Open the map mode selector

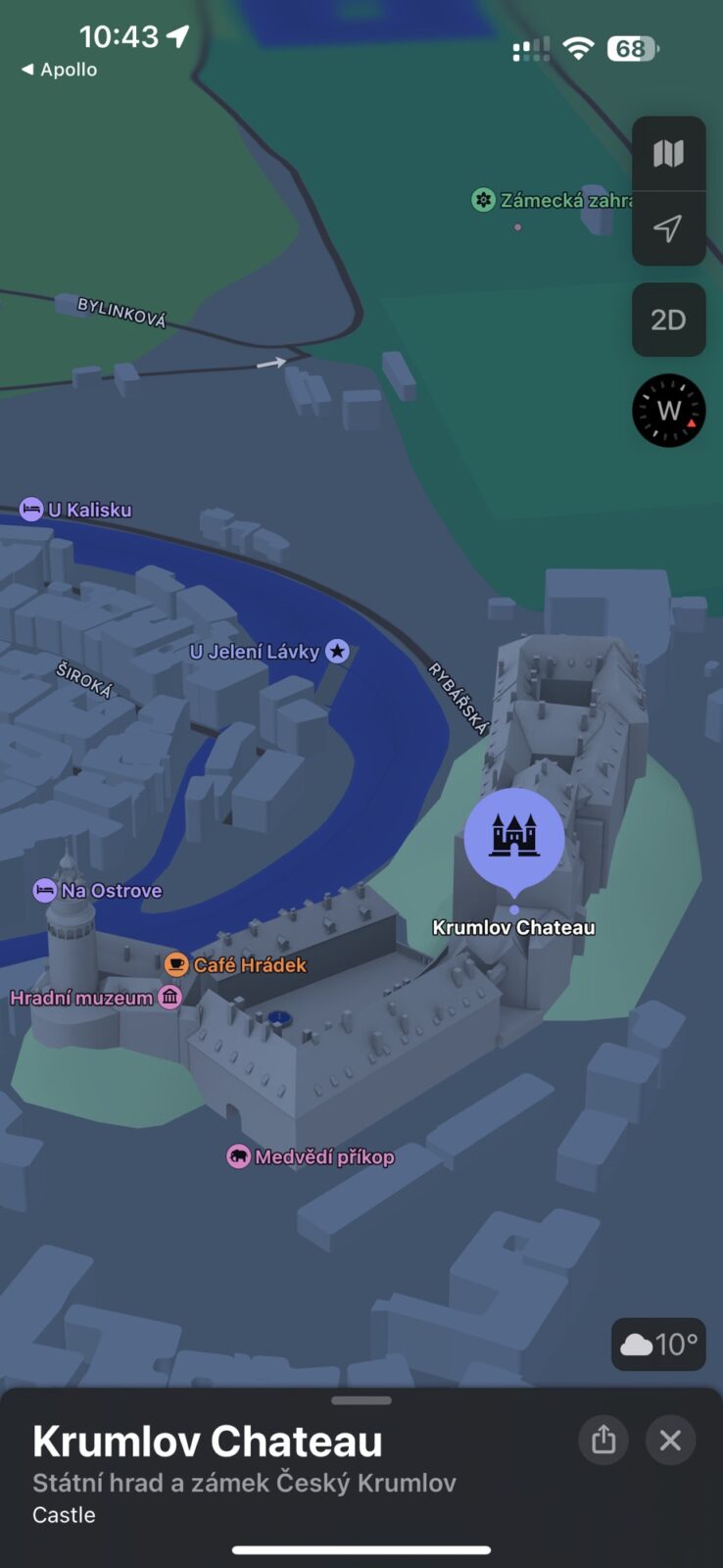coord(668,154)
